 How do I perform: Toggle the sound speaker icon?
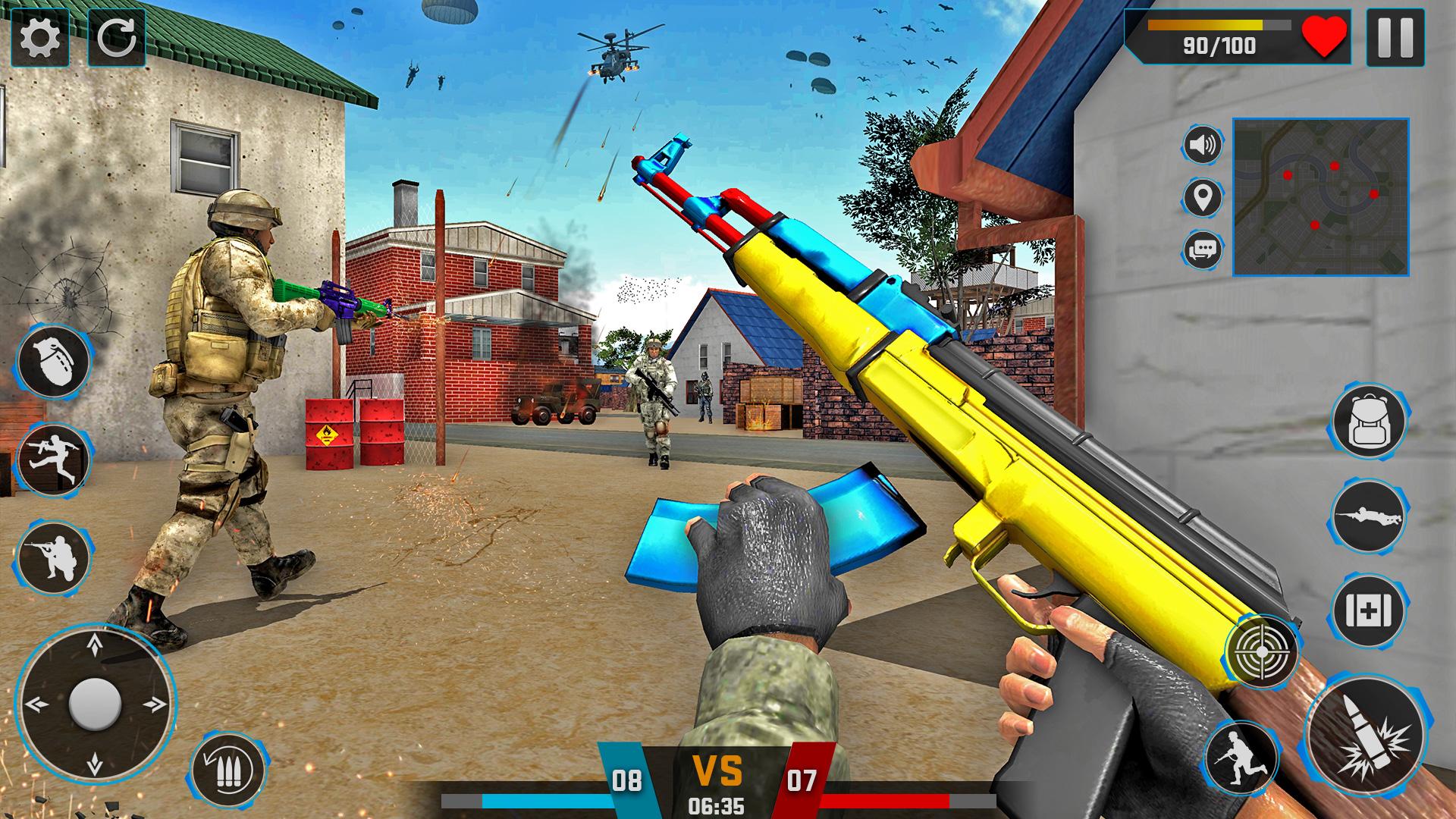(1203, 144)
